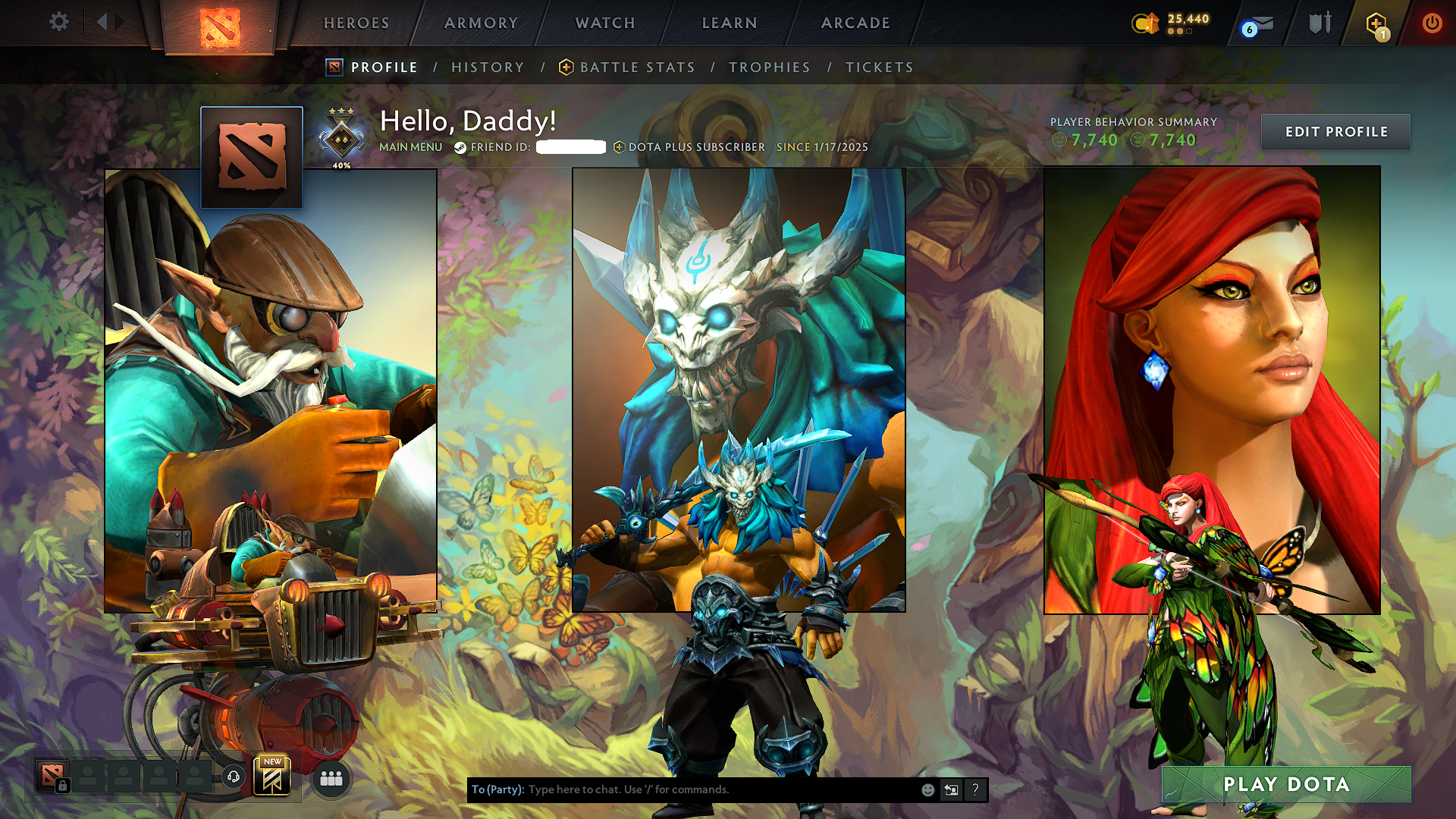Open the Arcade section
1456x819 pixels.
pos(855,24)
